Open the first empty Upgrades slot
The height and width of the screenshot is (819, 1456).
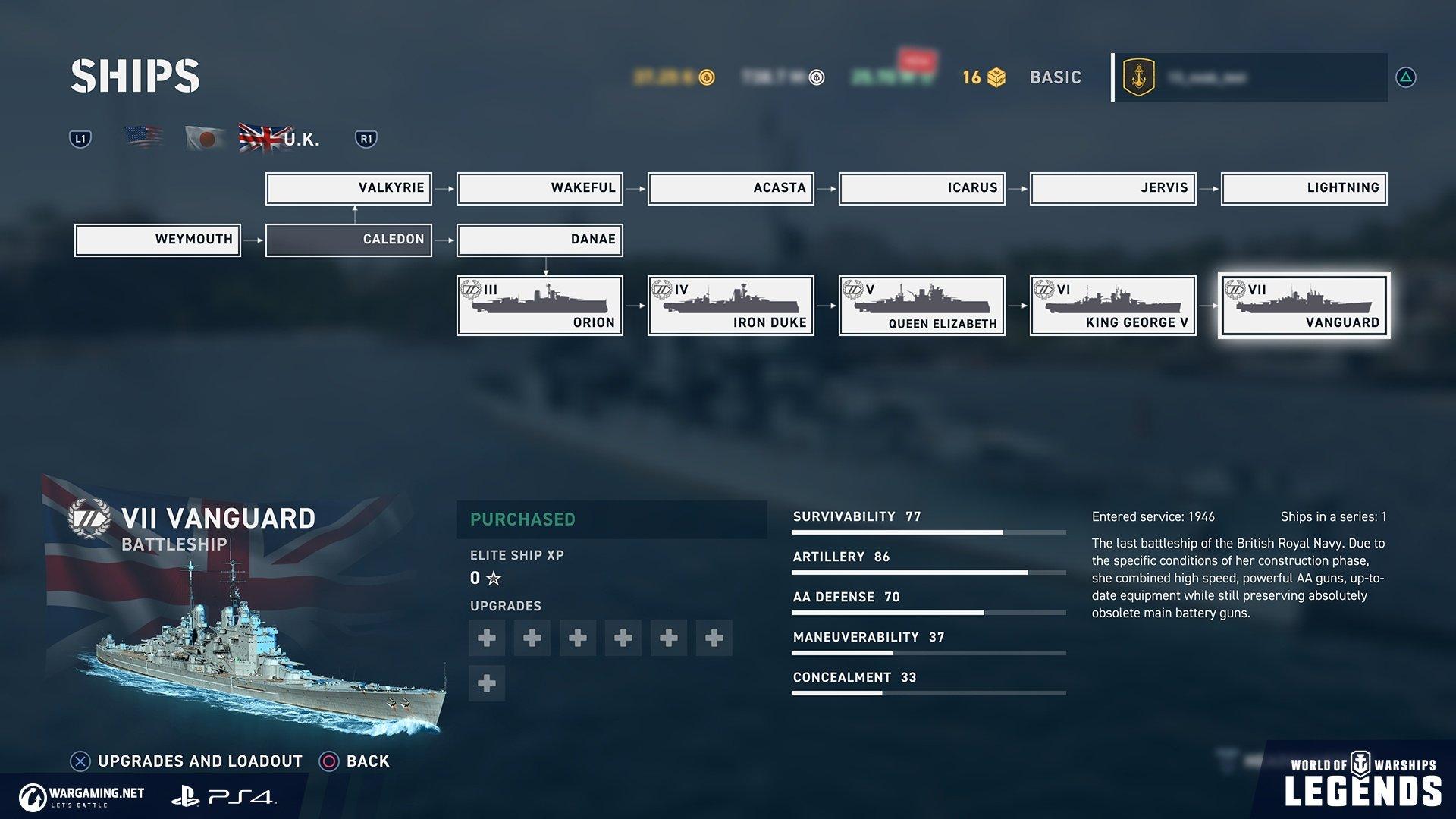click(486, 638)
